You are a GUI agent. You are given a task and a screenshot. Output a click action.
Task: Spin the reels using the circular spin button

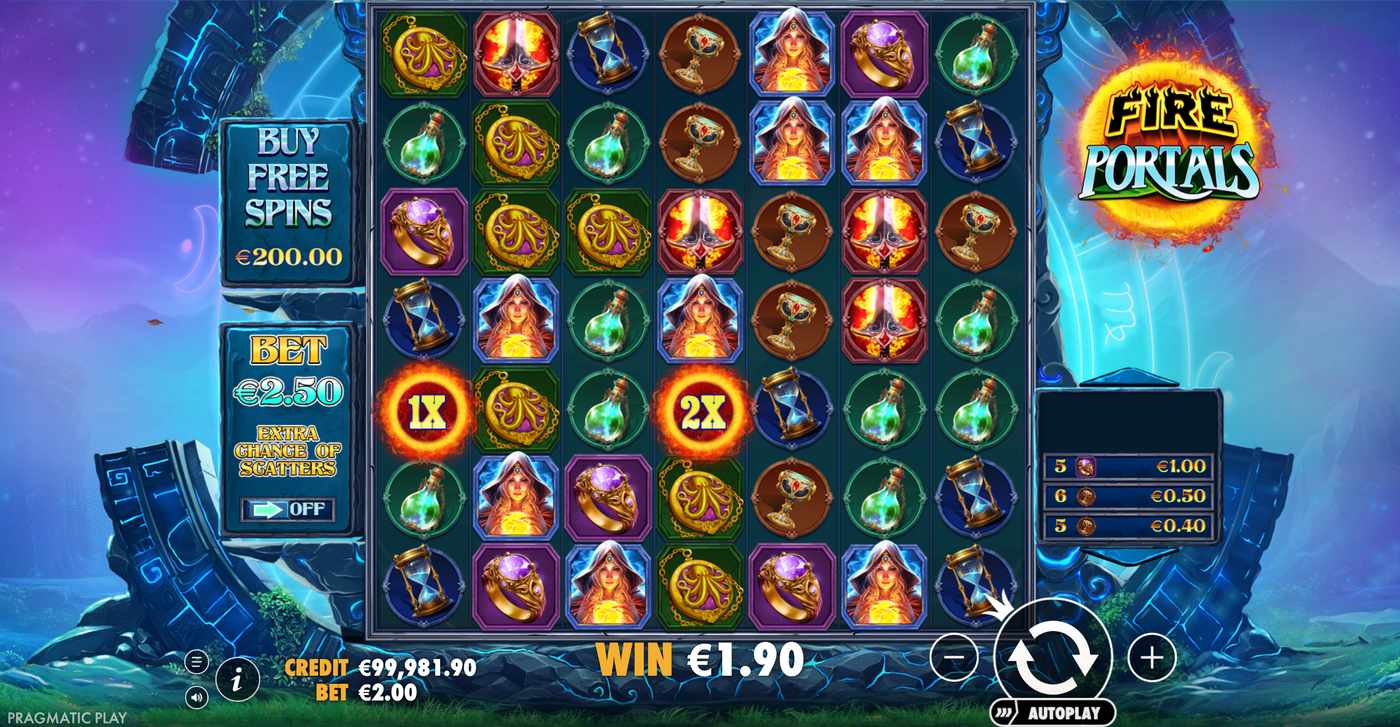1055,655
